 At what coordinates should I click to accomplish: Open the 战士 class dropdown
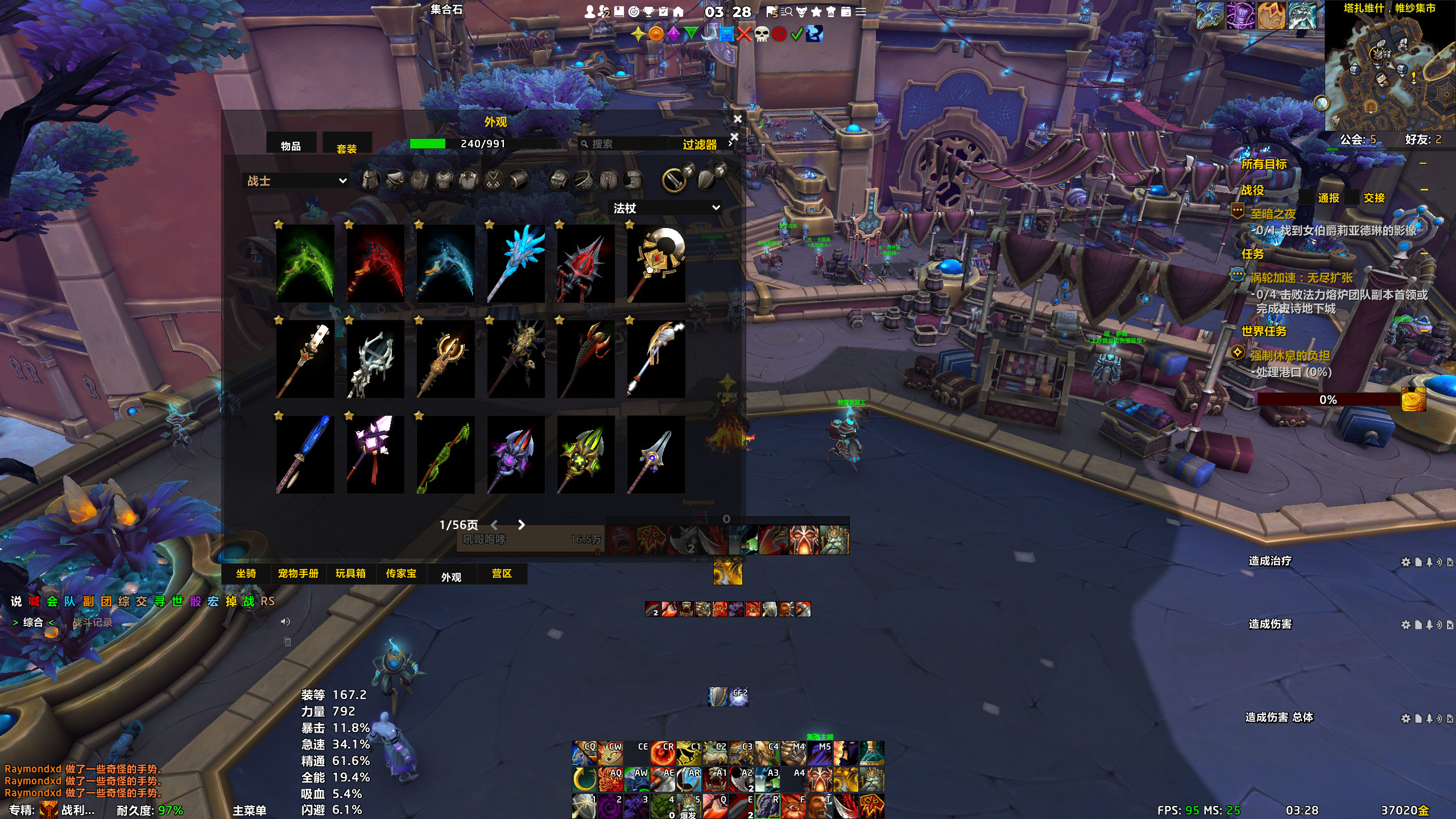(297, 181)
